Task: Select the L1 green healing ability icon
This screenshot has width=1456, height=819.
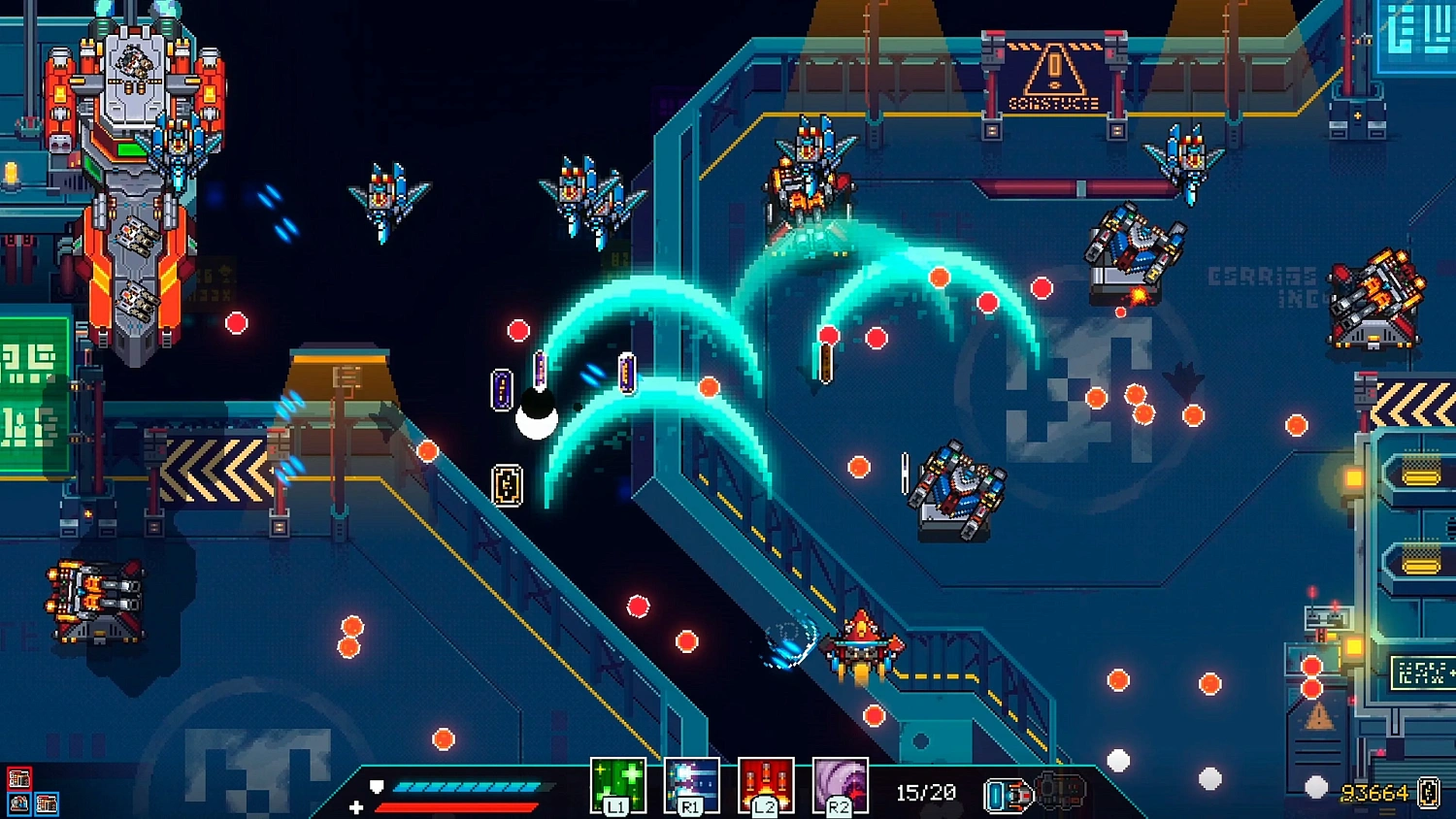Action: 618,782
